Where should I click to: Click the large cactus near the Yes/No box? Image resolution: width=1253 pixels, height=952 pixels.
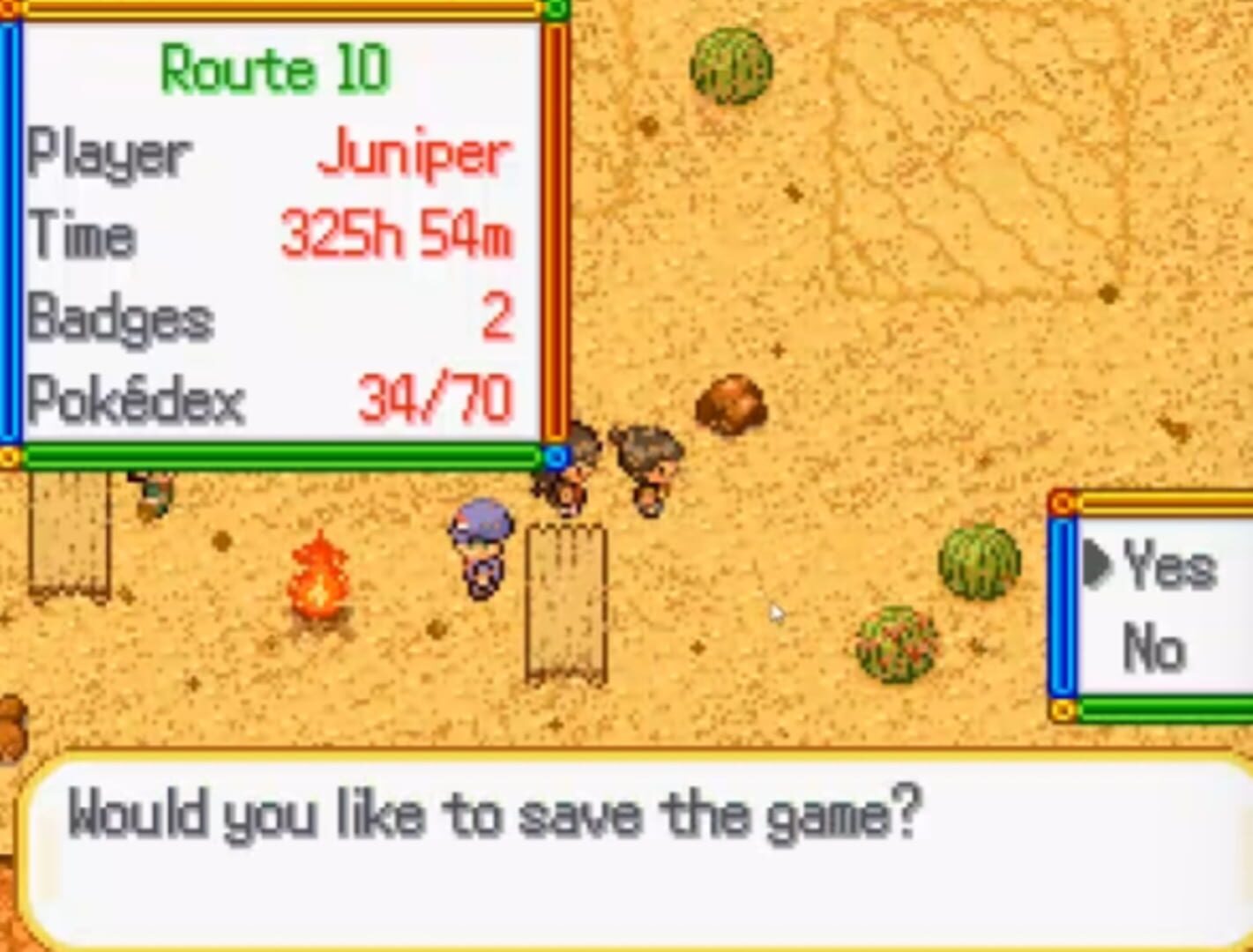[x=979, y=564]
